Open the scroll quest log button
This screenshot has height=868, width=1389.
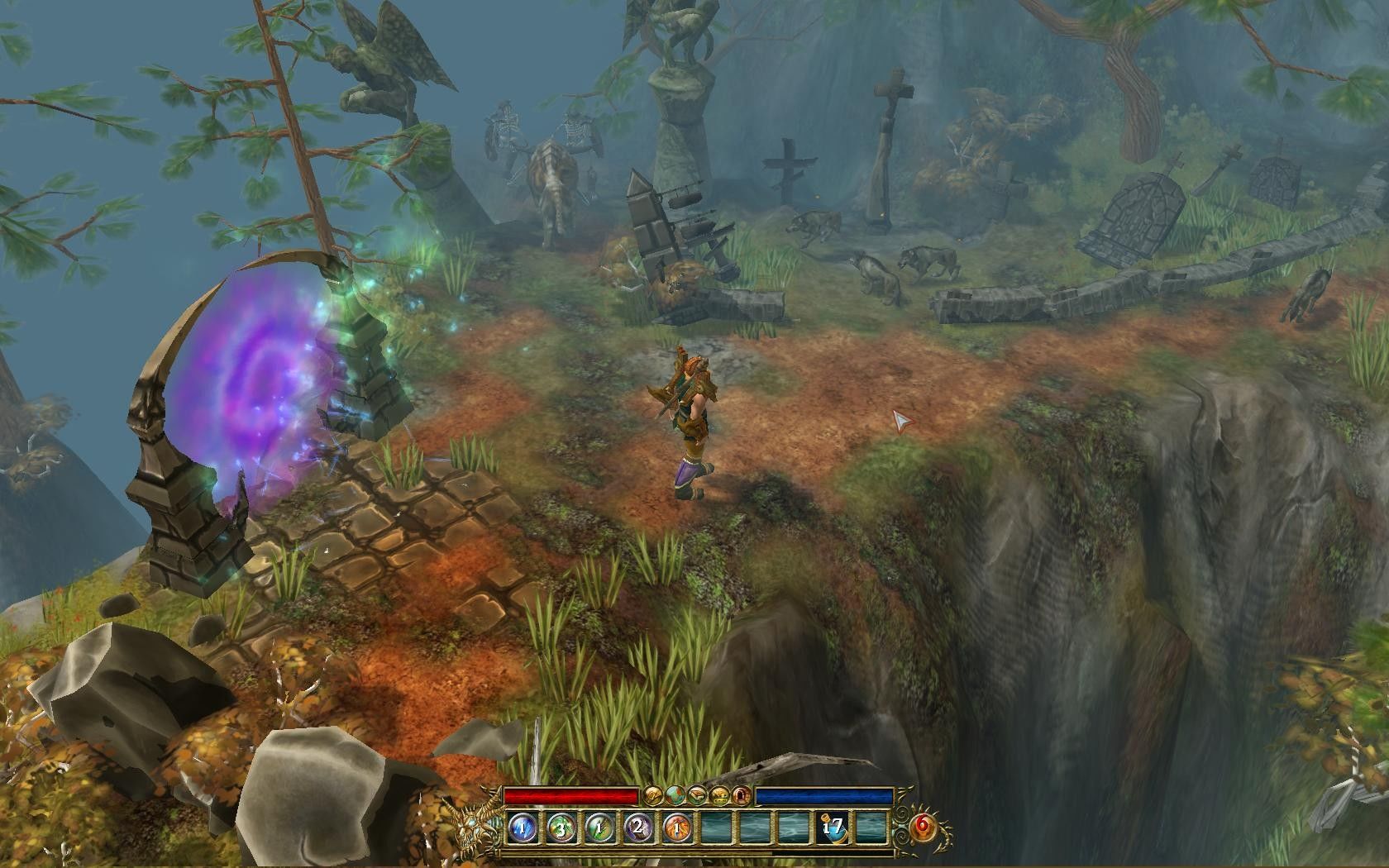[x=654, y=796]
